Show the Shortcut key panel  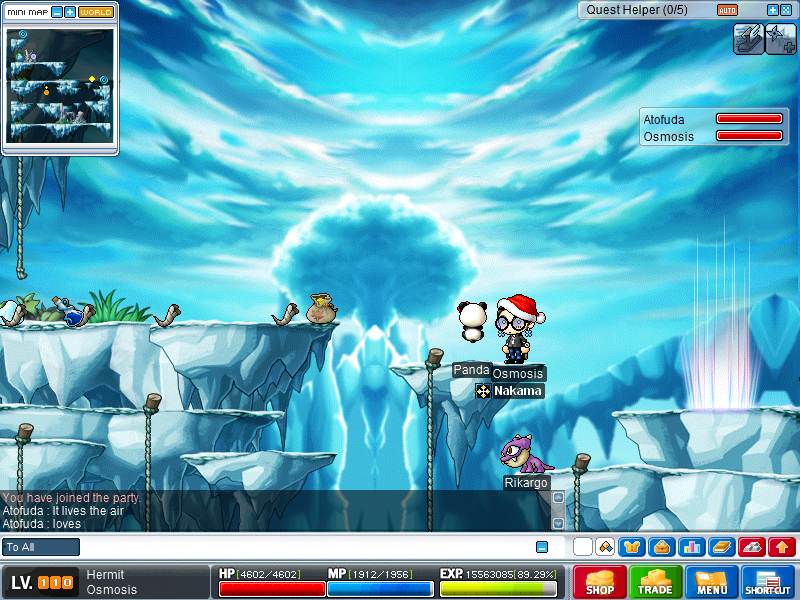coord(768,582)
